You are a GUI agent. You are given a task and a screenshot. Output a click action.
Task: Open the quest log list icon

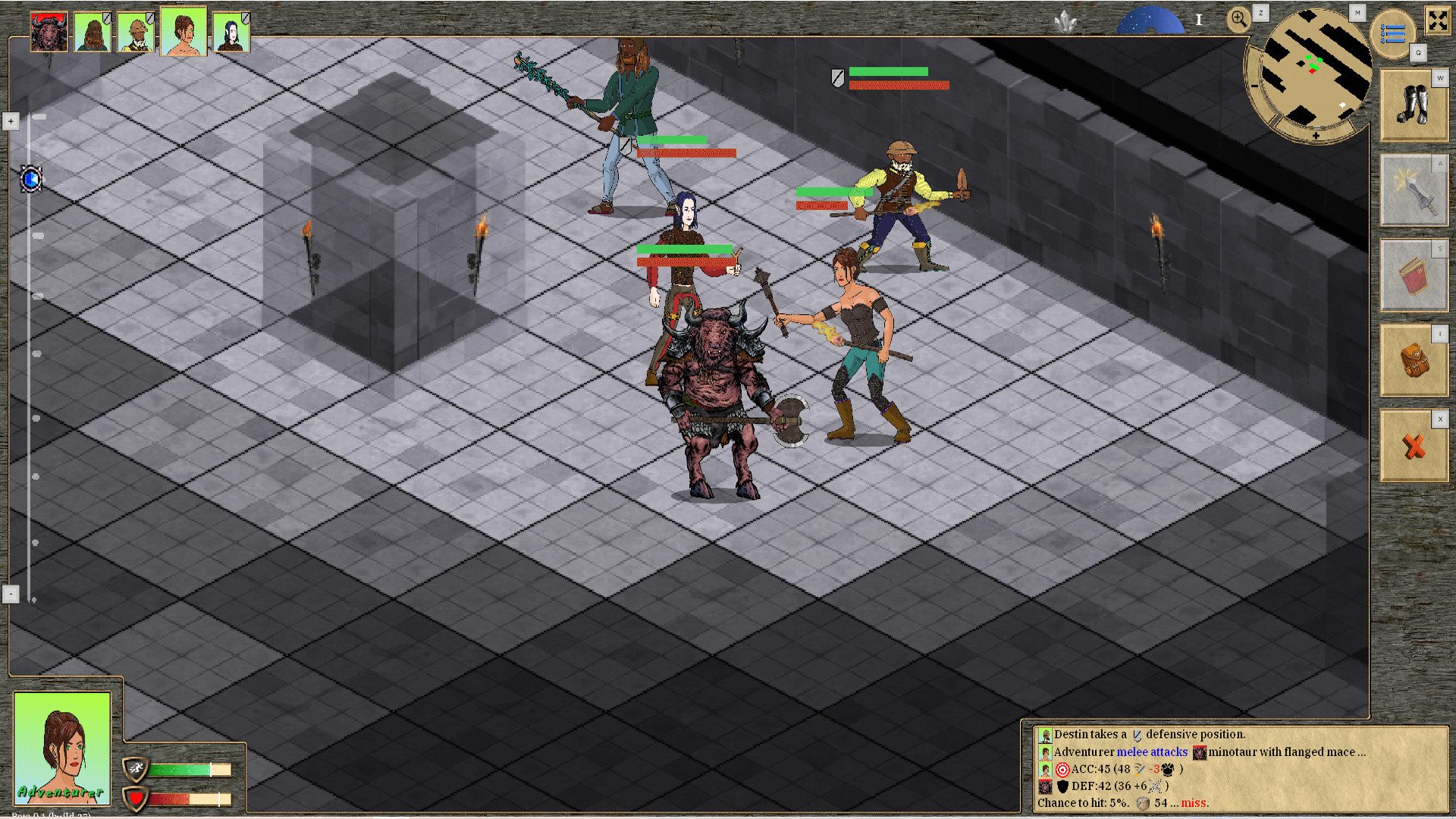coord(1393,32)
